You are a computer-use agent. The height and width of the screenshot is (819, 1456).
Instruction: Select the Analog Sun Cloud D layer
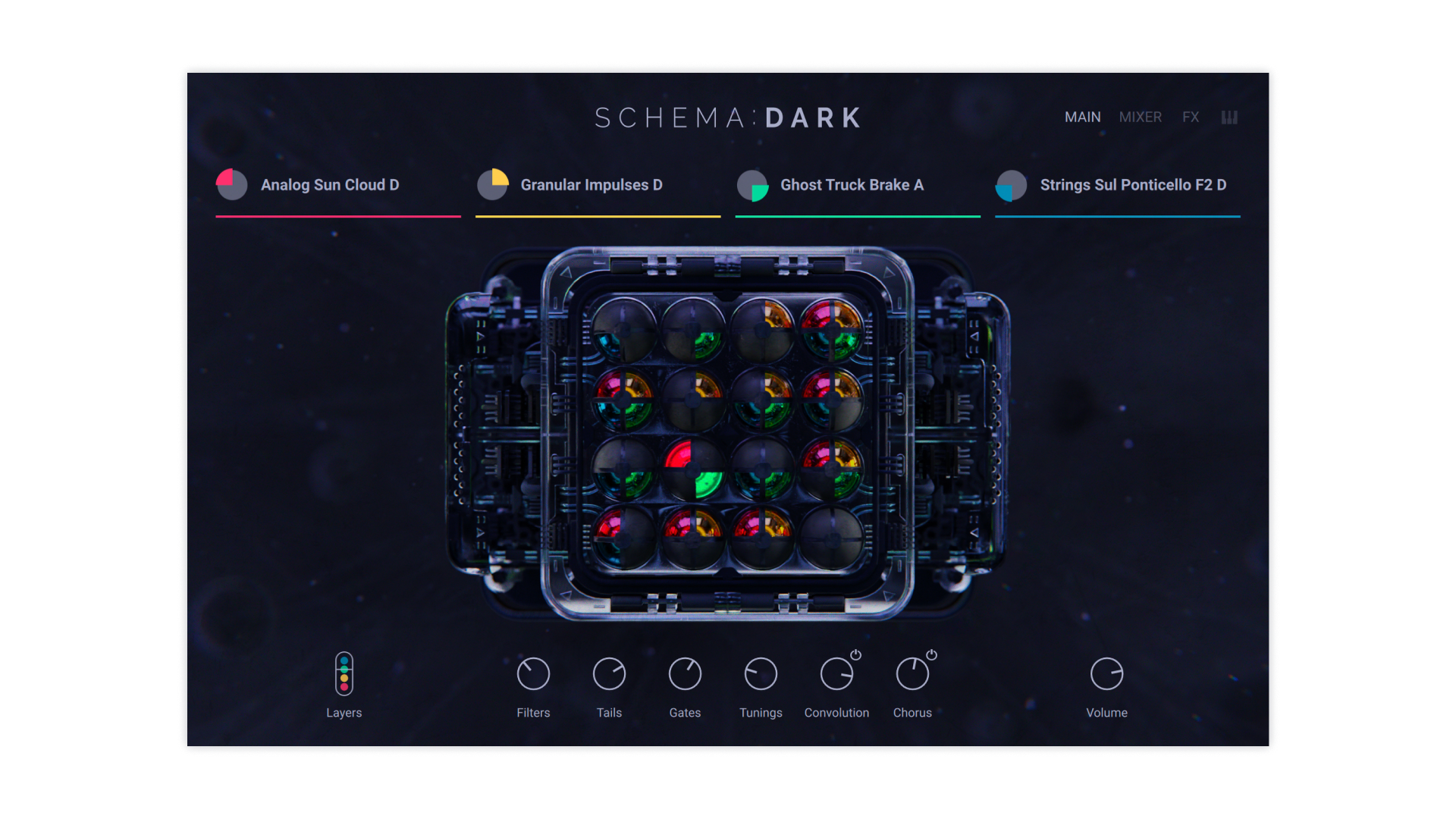[x=329, y=185]
